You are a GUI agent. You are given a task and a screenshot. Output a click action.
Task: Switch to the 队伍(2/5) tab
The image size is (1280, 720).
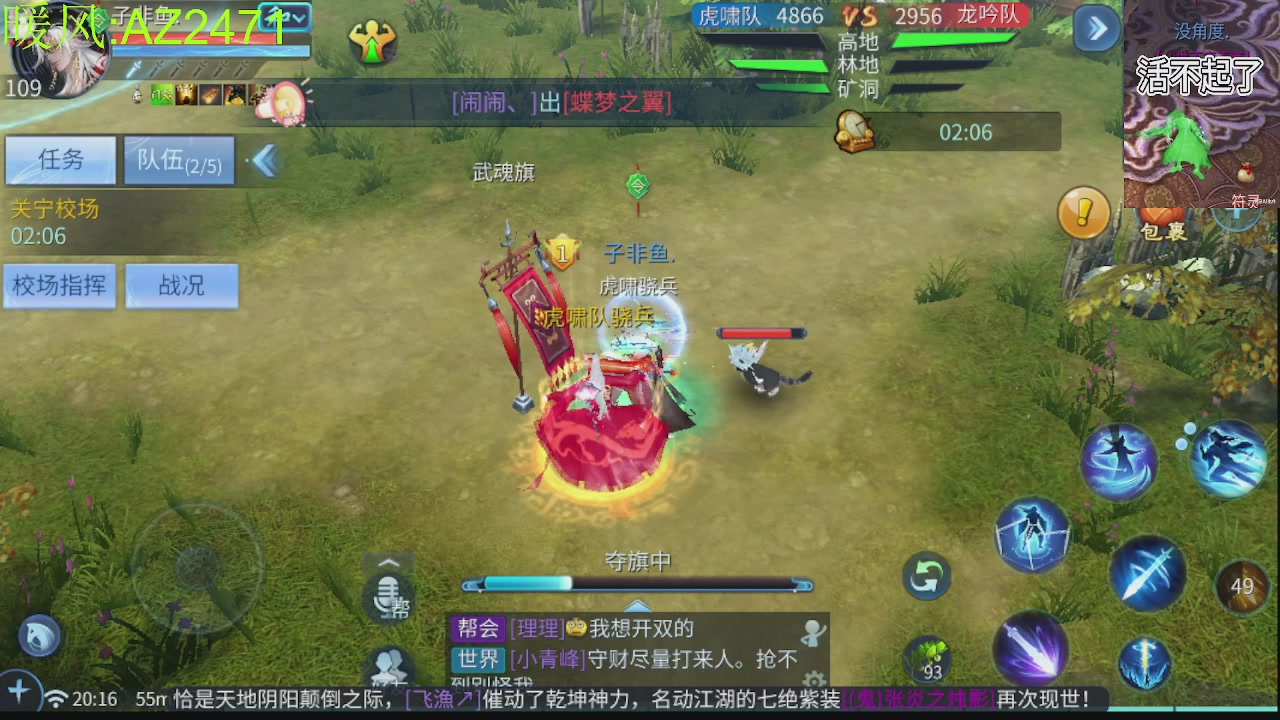178,160
